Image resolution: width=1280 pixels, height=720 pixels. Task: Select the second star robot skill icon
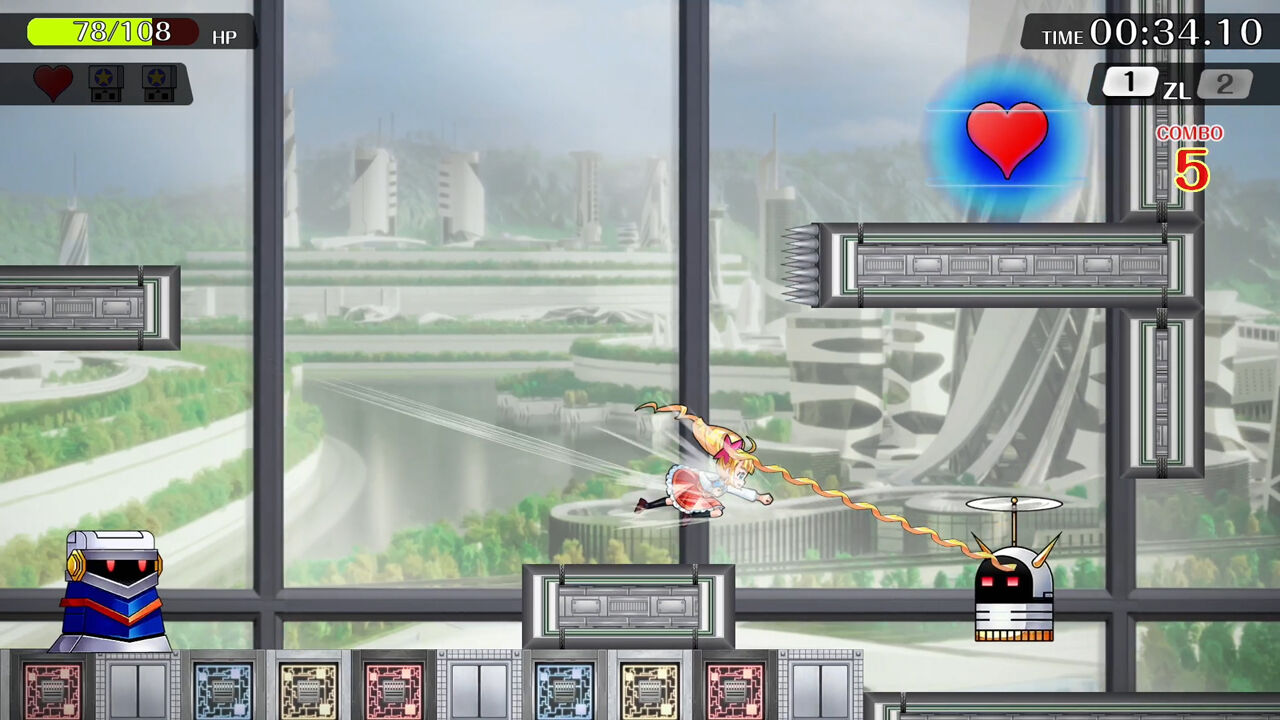tap(160, 84)
